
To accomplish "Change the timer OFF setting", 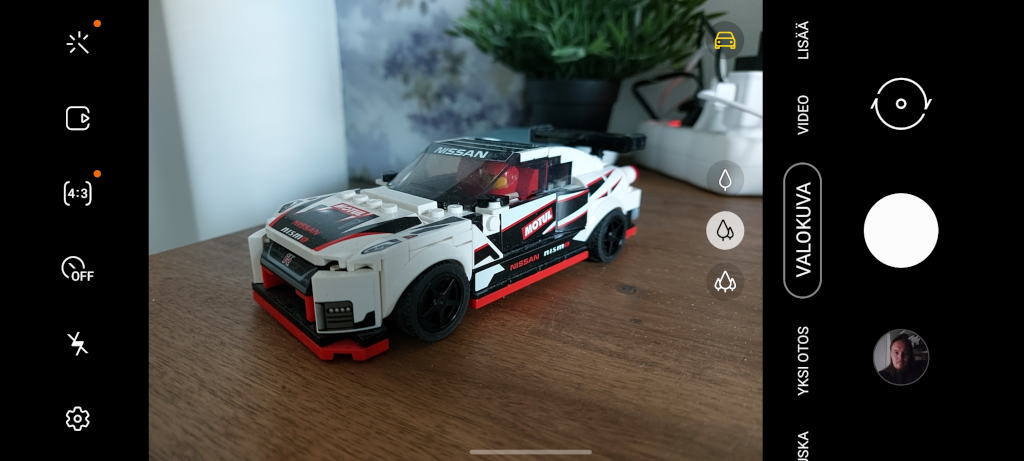I will pos(77,269).
